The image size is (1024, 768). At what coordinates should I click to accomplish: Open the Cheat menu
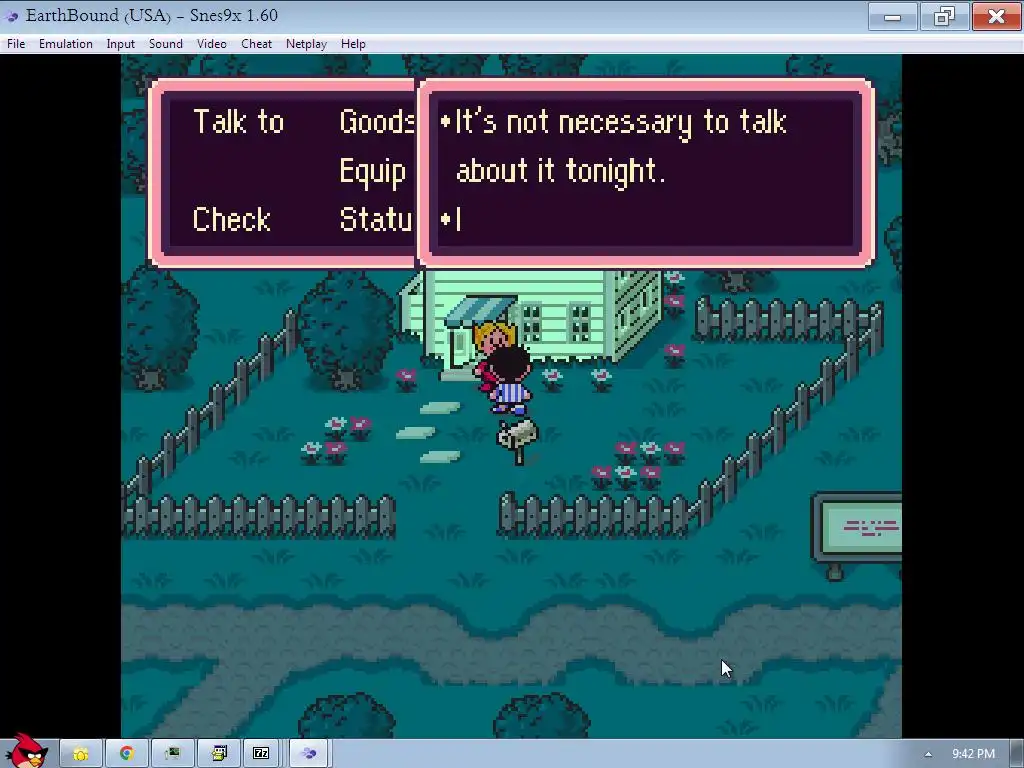(x=256, y=44)
